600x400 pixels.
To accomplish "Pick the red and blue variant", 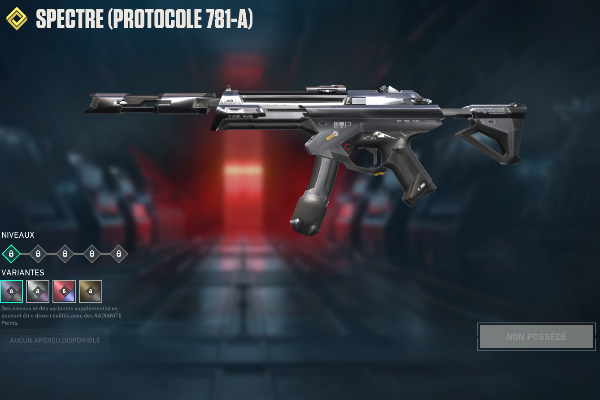I will (x=64, y=291).
